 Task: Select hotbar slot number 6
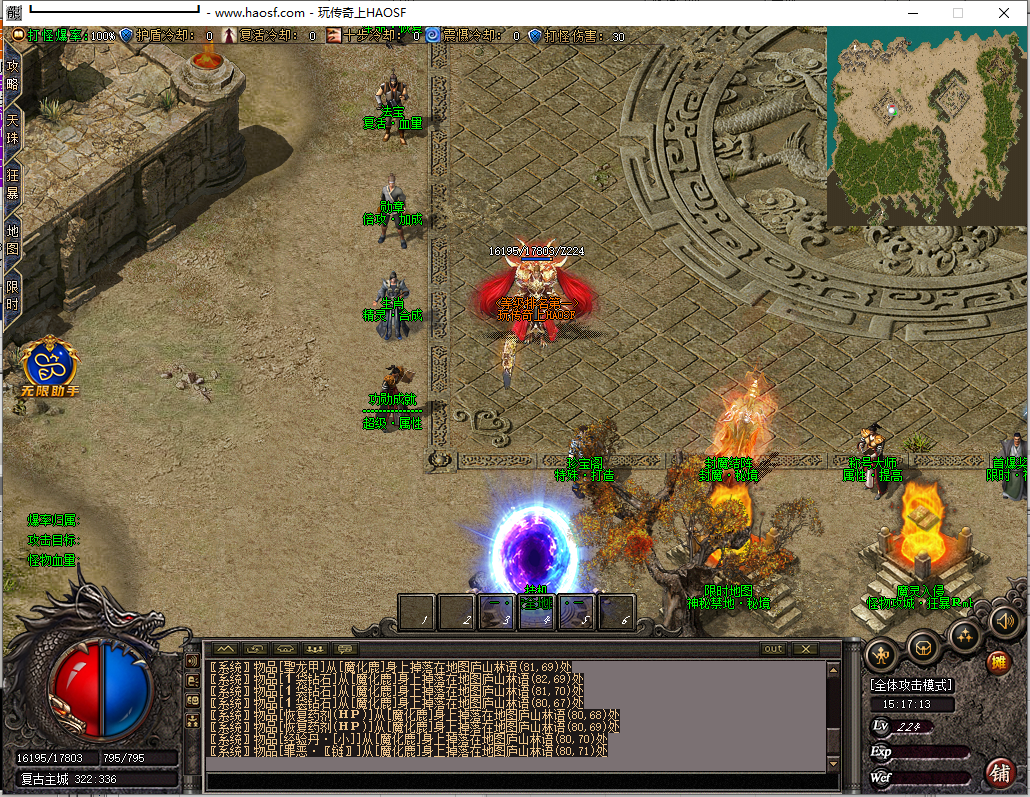pyautogui.click(x=617, y=611)
